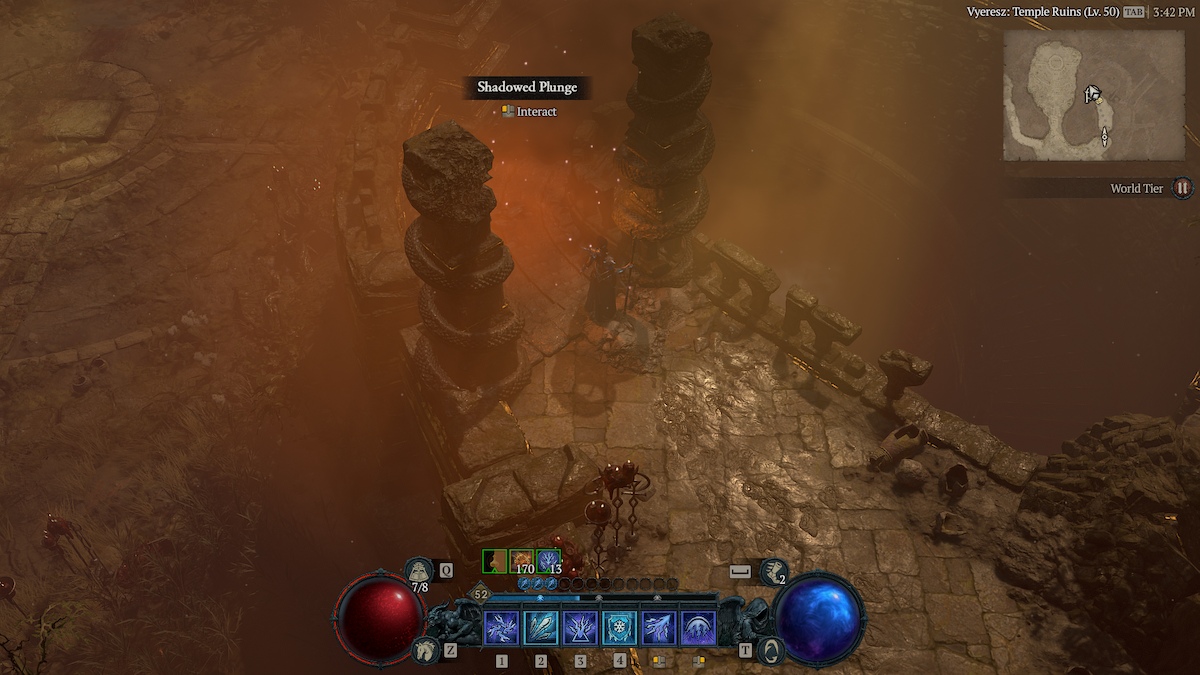Use the healing potion icon

[x=419, y=572]
